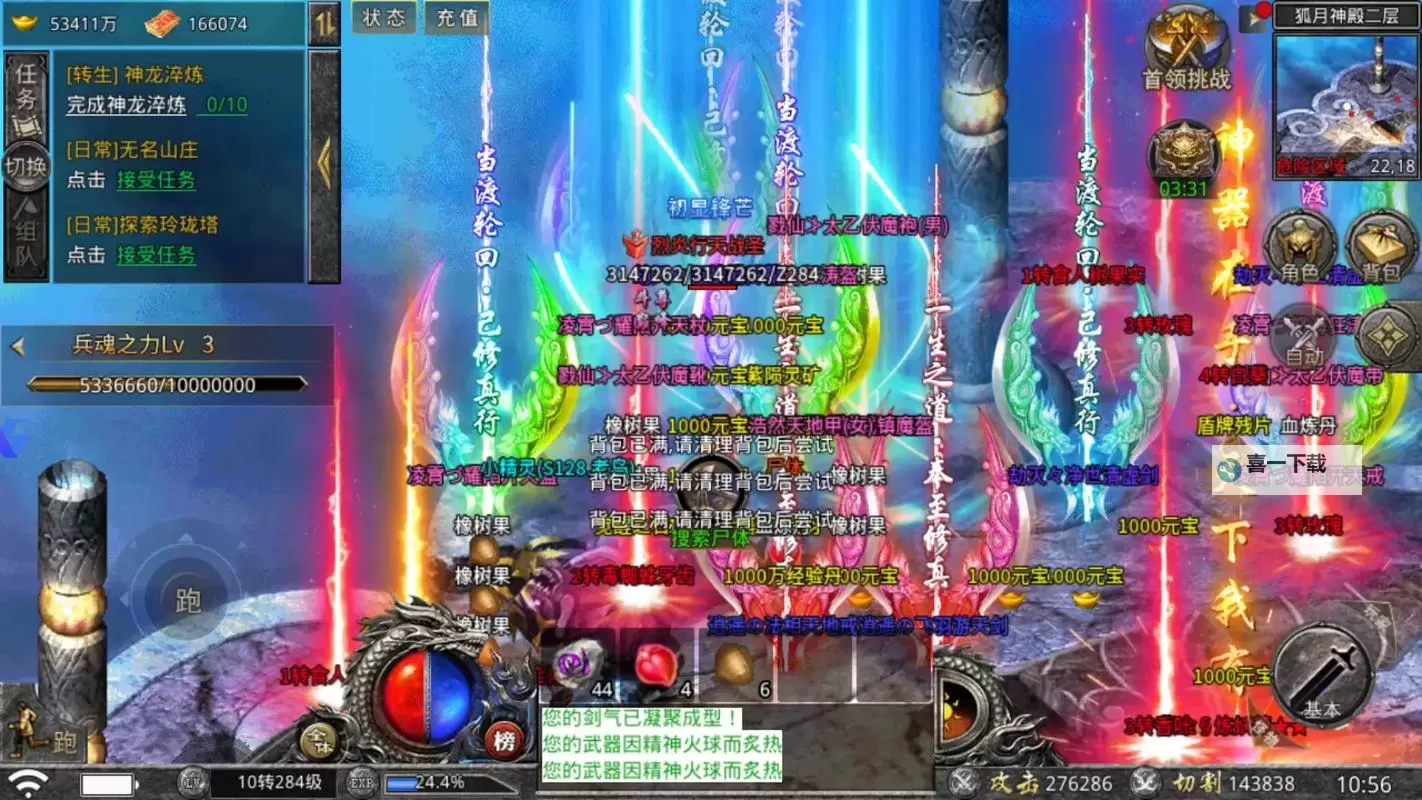Accept the 无名山庄 daily quest
The image size is (1422, 800).
(x=156, y=180)
